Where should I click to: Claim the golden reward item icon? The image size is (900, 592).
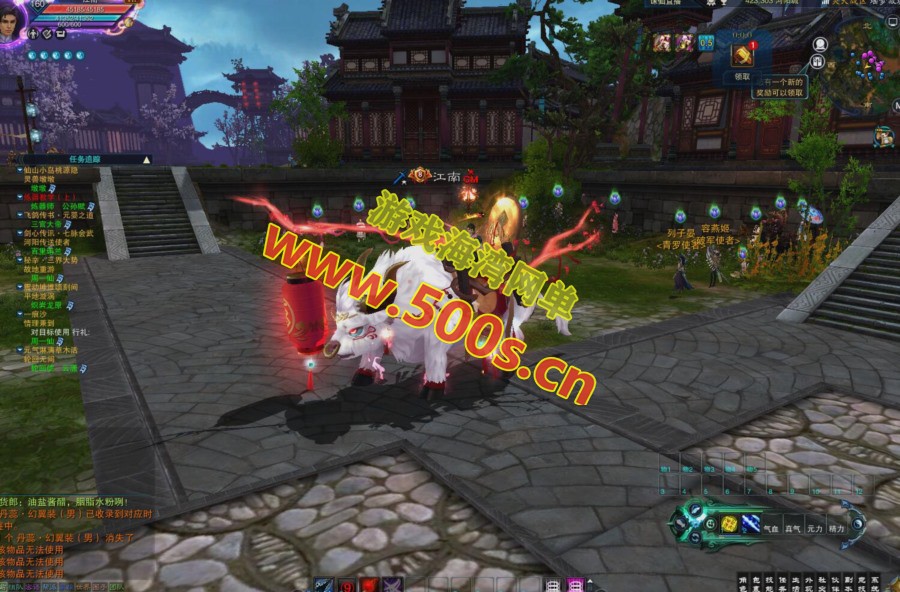pos(742,56)
